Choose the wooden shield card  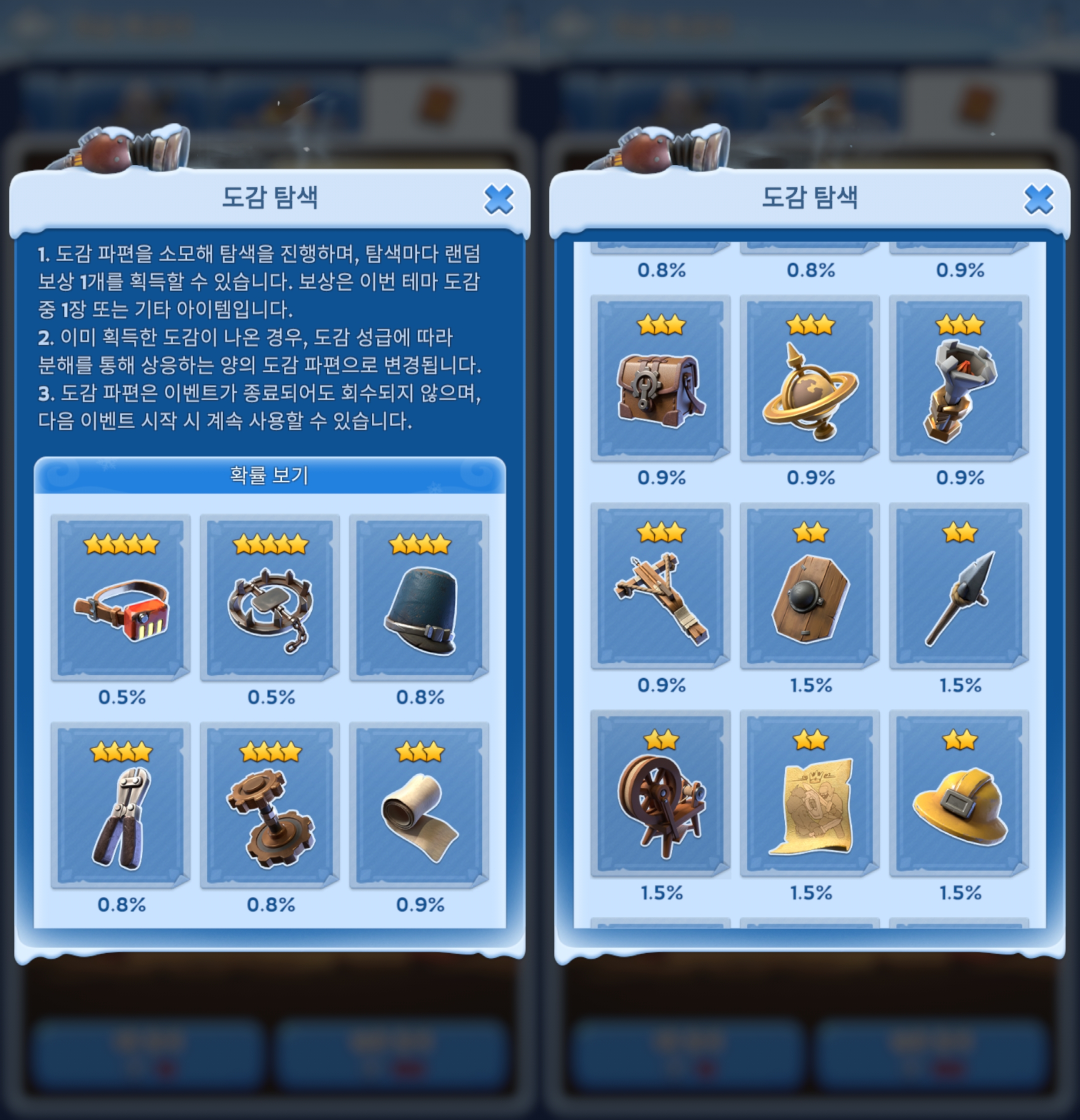[810, 586]
